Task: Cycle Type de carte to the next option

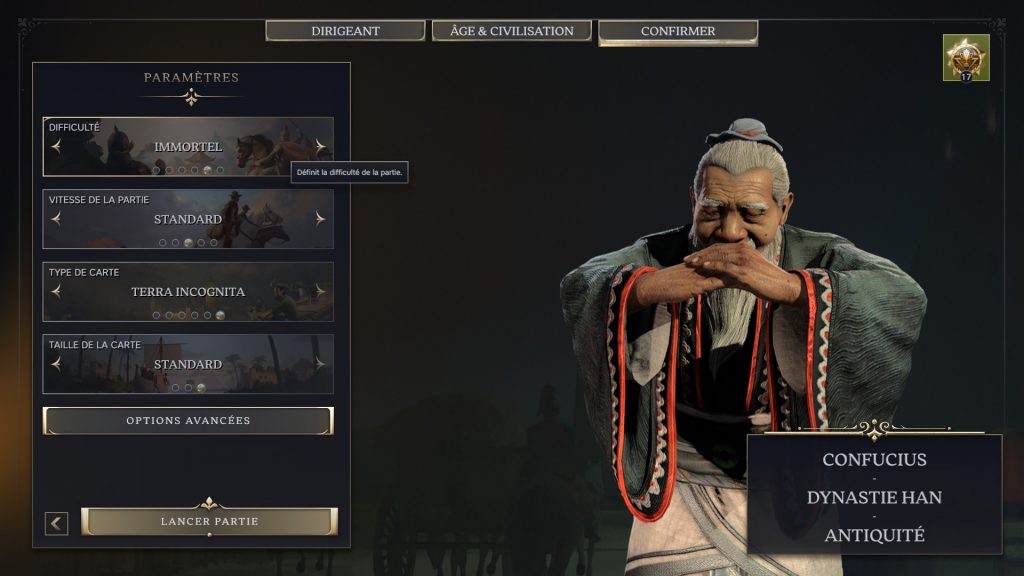Action: 320,291
